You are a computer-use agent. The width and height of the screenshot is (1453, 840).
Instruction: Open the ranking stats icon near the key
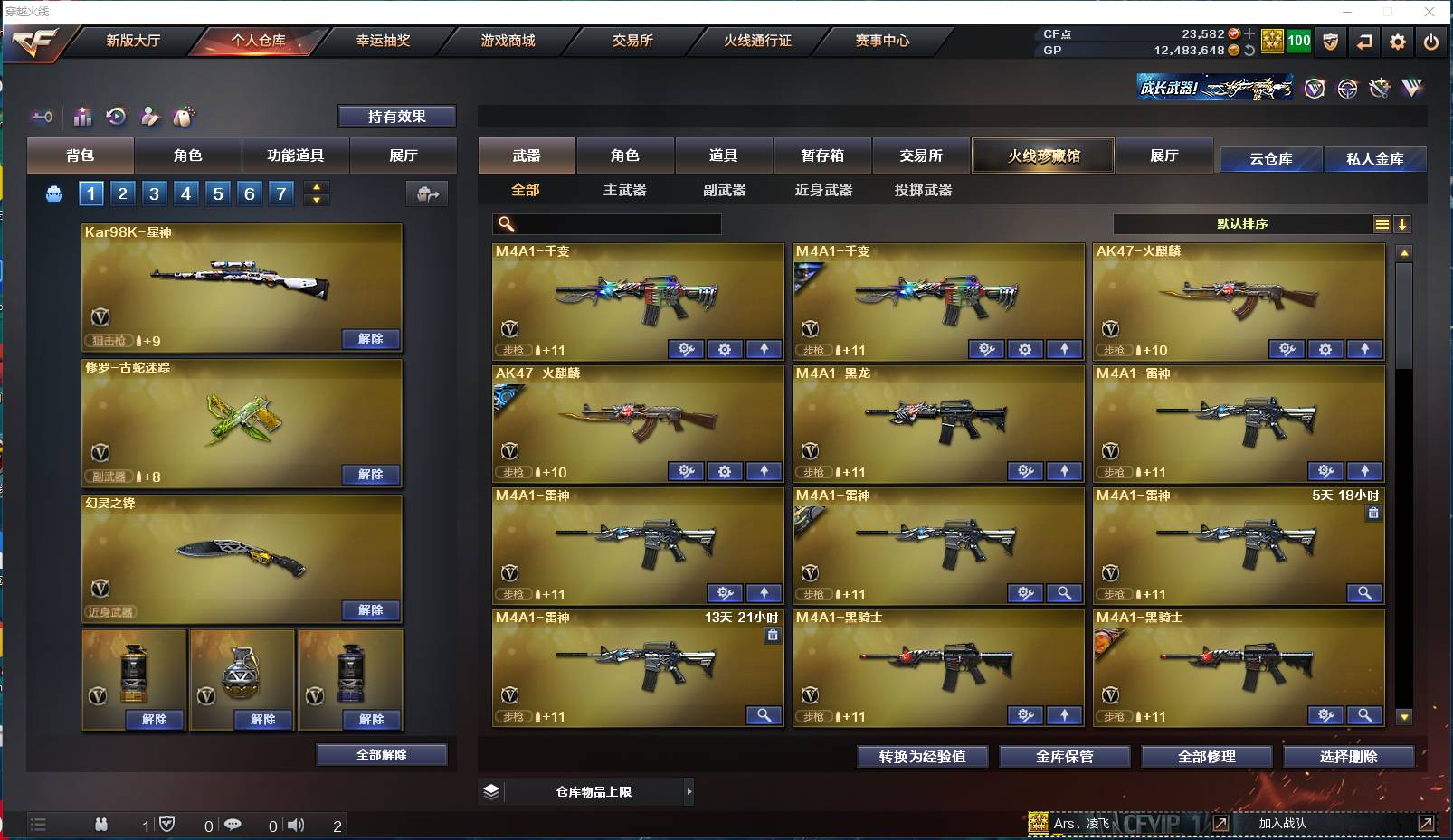pos(82,117)
